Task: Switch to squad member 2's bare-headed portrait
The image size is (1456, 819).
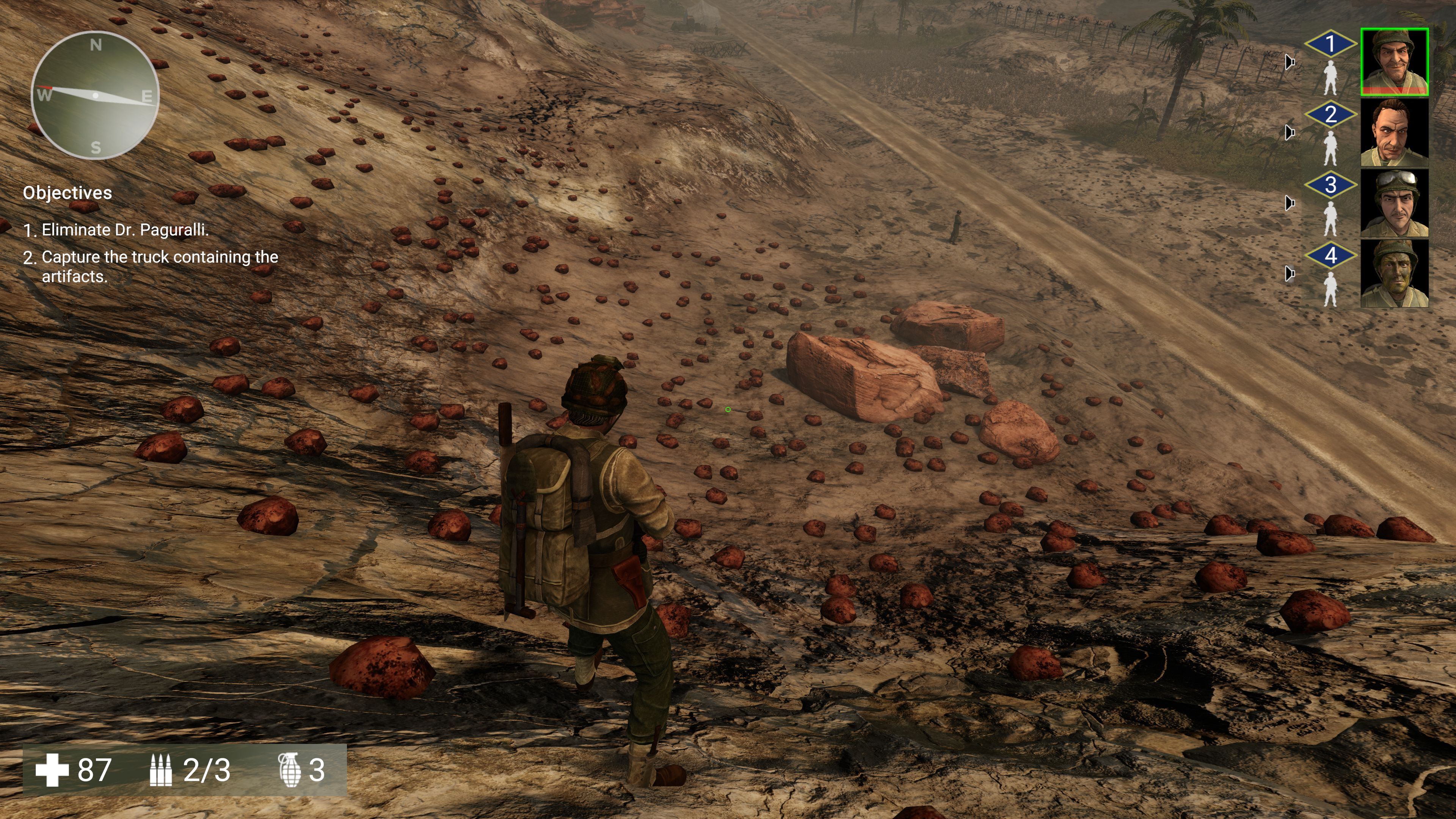Action: click(1394, 132)
